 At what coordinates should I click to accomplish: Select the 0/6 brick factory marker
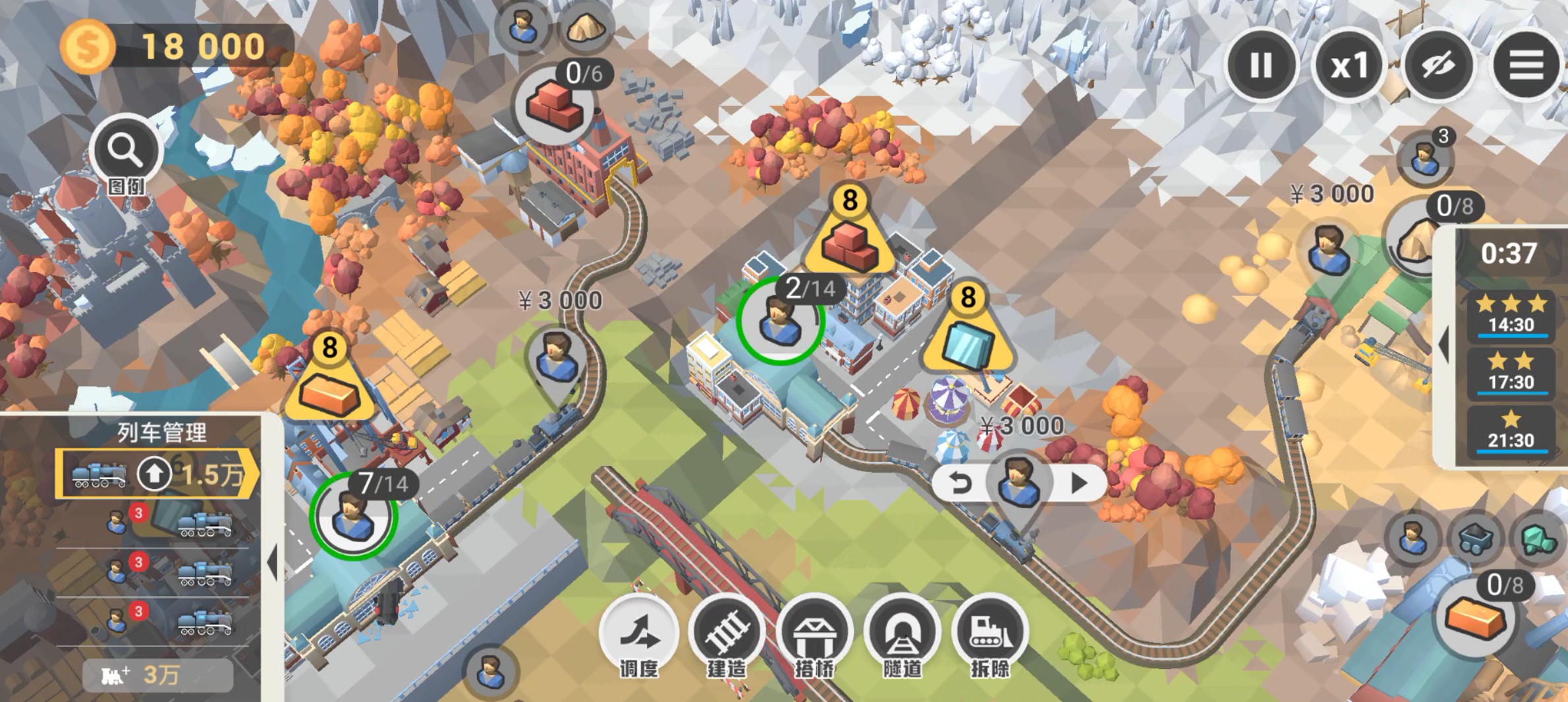click(x=555, y=105)
